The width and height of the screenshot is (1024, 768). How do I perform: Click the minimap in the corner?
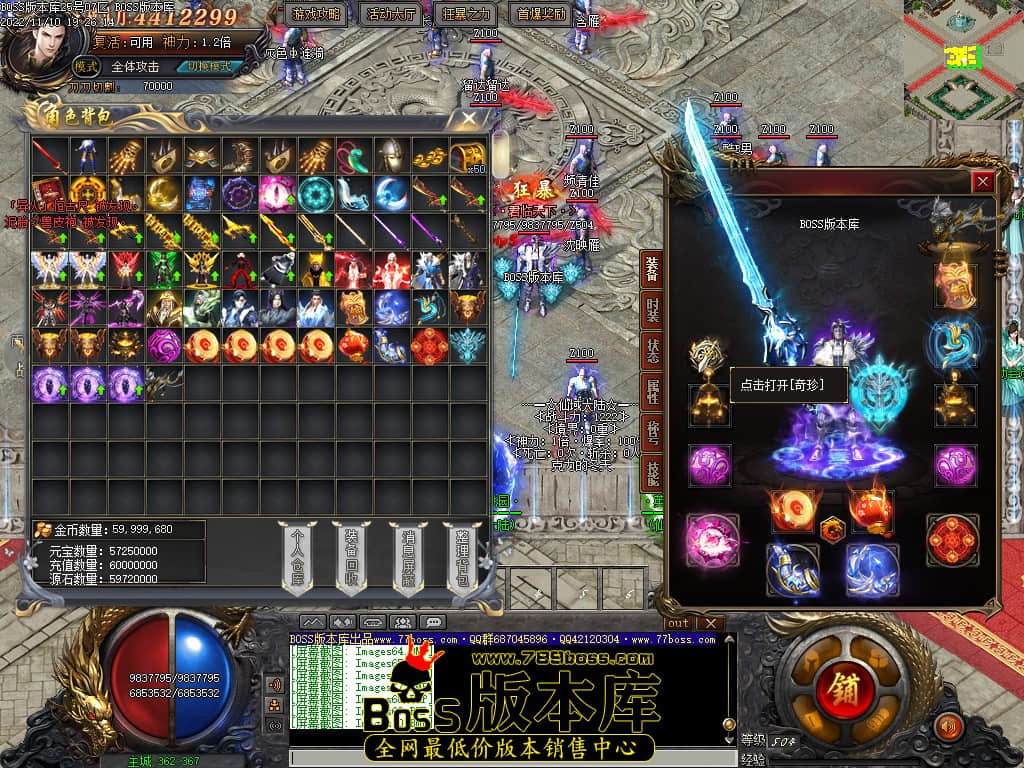[x=962, y=60]
